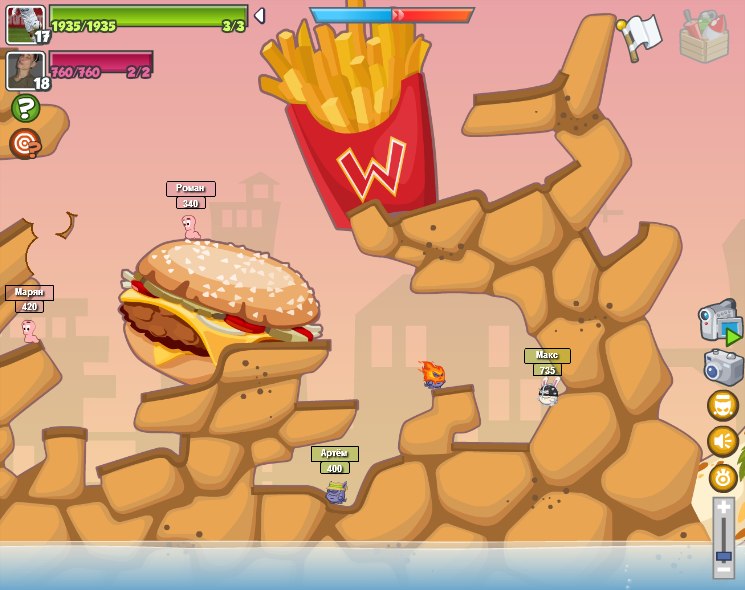Zoom out with the minus button
This screenshot has width=745, height=590.
click(723, 571)
